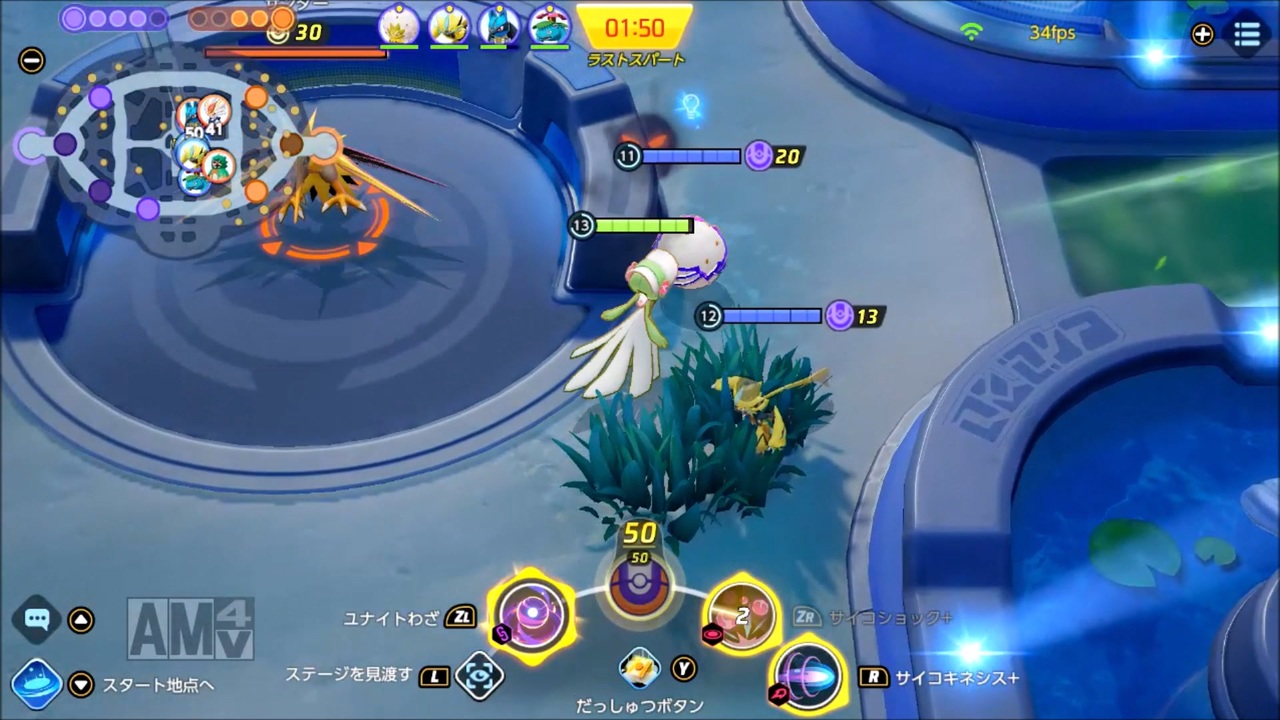Viewport: 1280px width, 720px height.
Task: Open the quick chat speech bubble icon
Action: click(37, 619)
